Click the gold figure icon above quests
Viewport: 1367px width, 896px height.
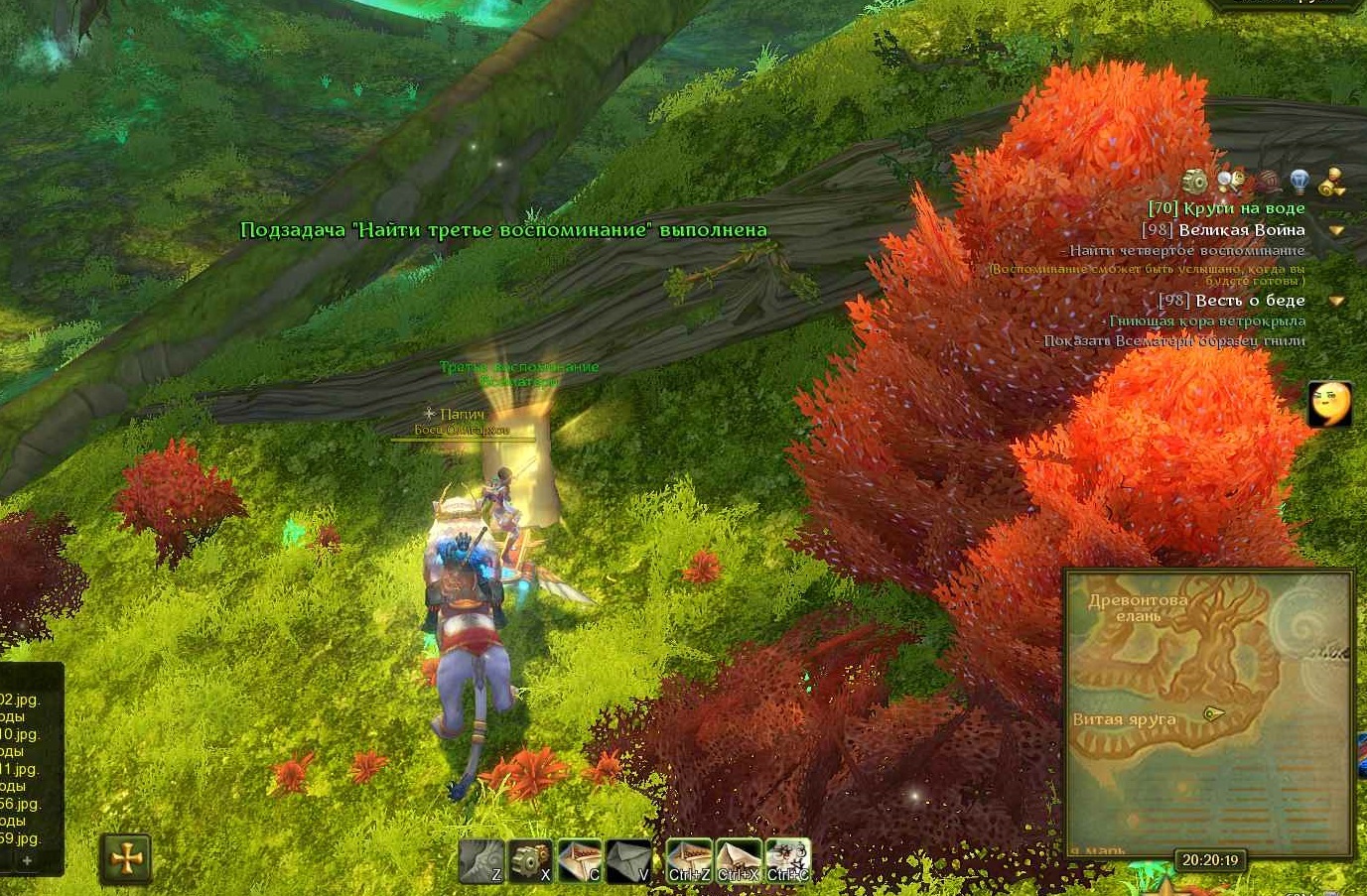[1331, 182]
